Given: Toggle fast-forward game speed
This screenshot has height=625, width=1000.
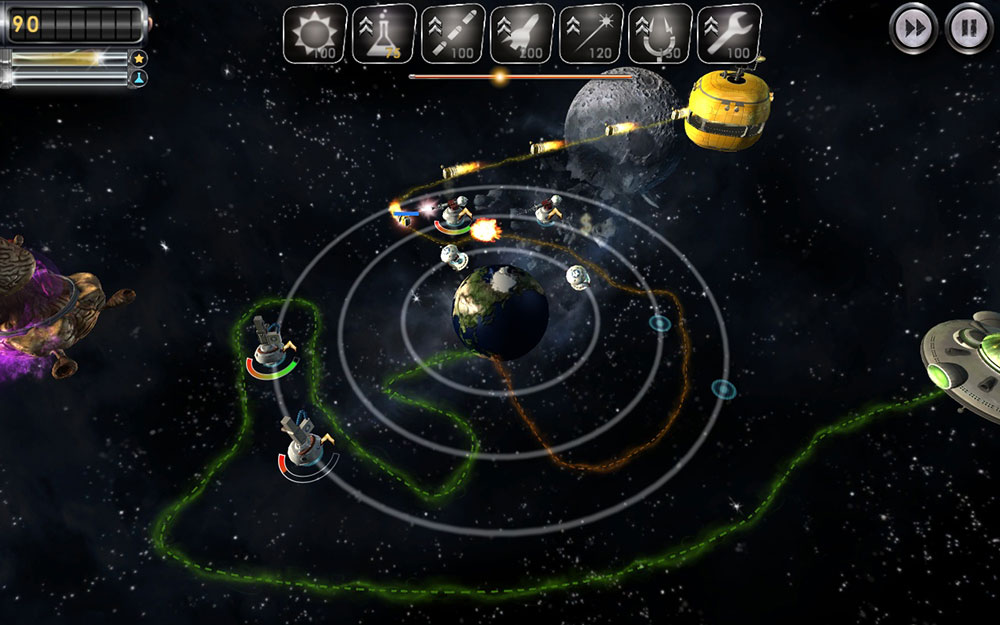Looking at the screenshot, I should point(913,27).
